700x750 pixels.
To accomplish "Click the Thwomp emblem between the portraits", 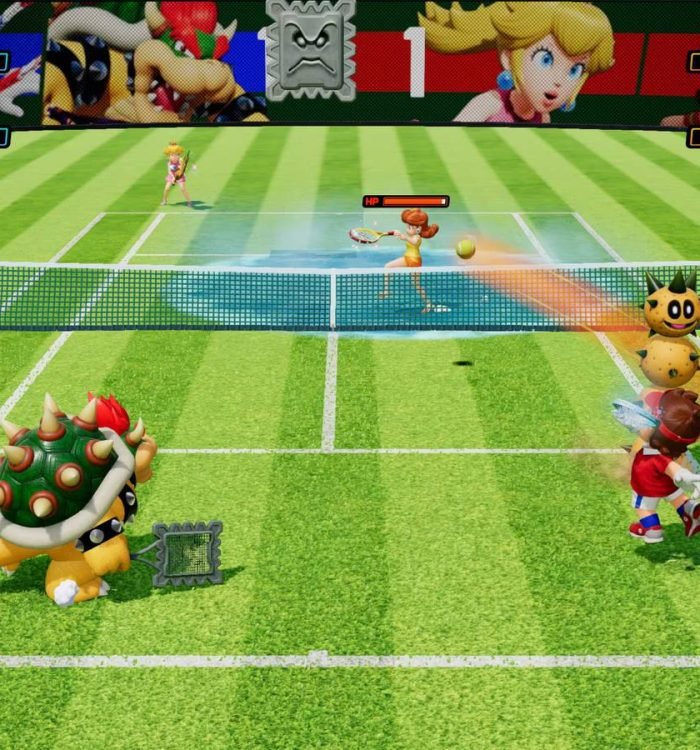I will click(311, 50).
